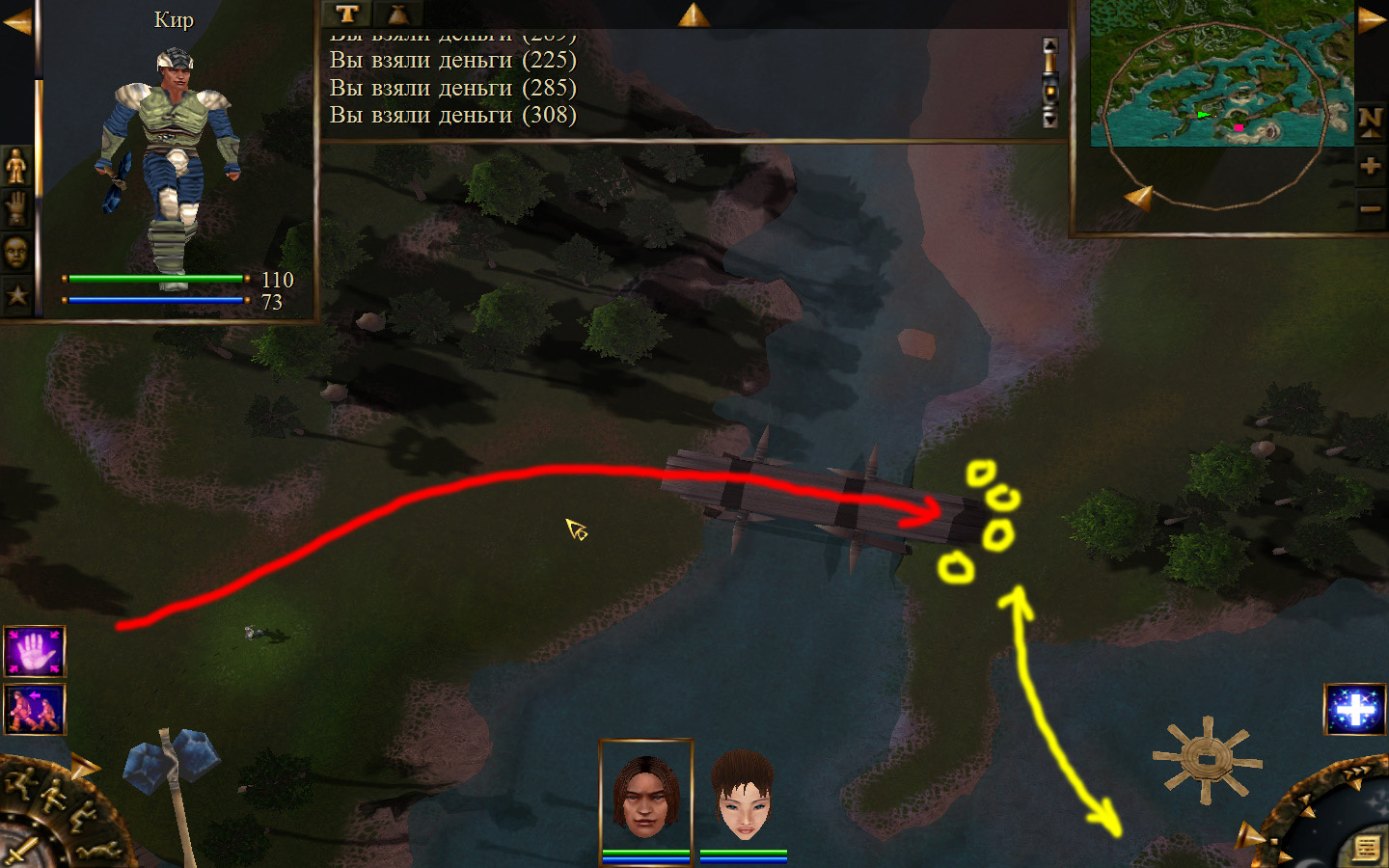Image resolution: width=1389 pixels, height=868 pixels.
Task: Activate the two walking men icon
Action: pyautogui.click(x=35, y=709)
